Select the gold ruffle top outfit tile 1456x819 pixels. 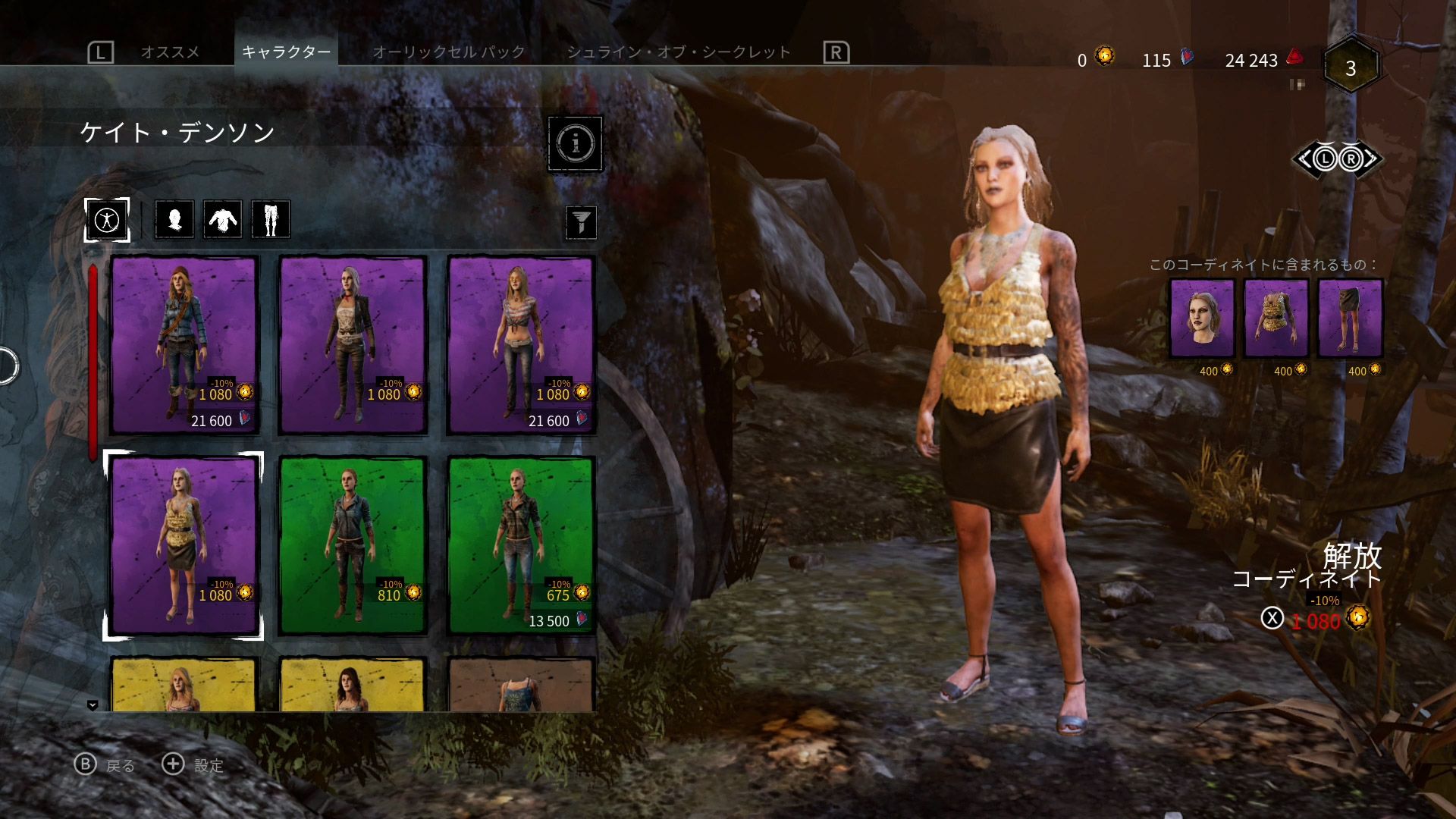[x=184, y=545]
